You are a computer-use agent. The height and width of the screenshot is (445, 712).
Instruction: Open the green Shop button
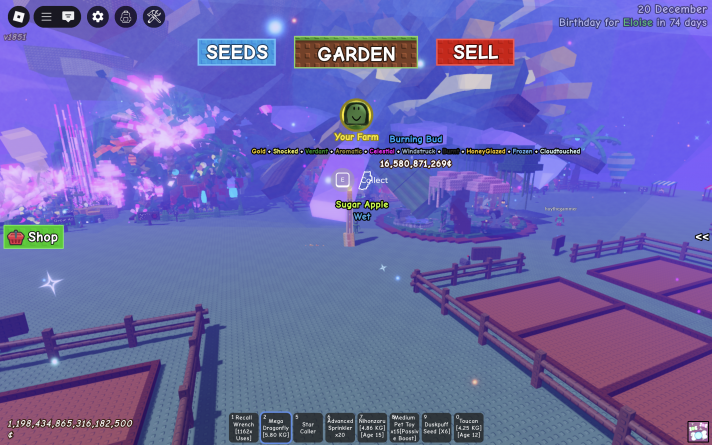[x=34, y=237]
